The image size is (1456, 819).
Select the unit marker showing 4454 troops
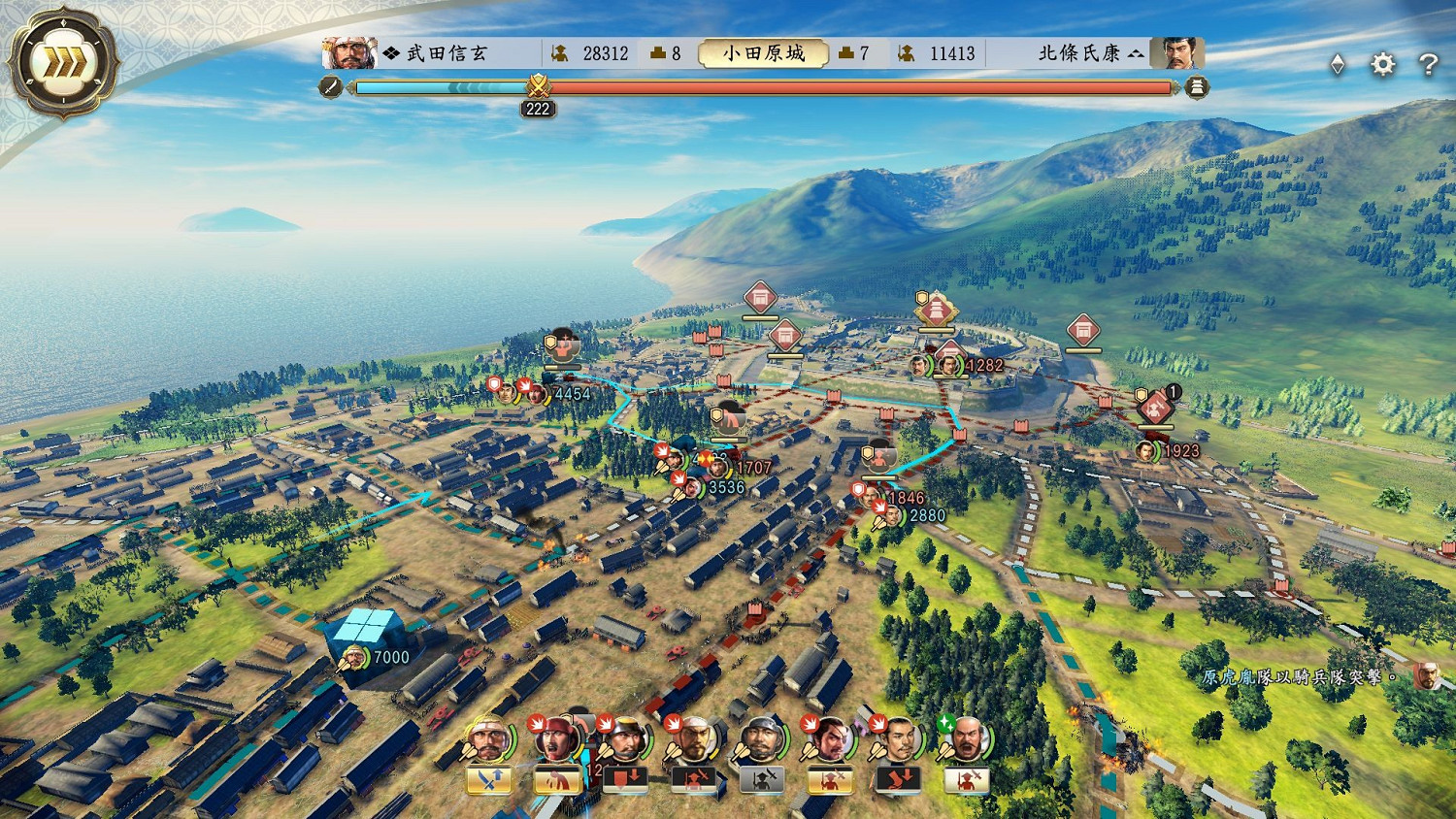(x=537, y=394)
